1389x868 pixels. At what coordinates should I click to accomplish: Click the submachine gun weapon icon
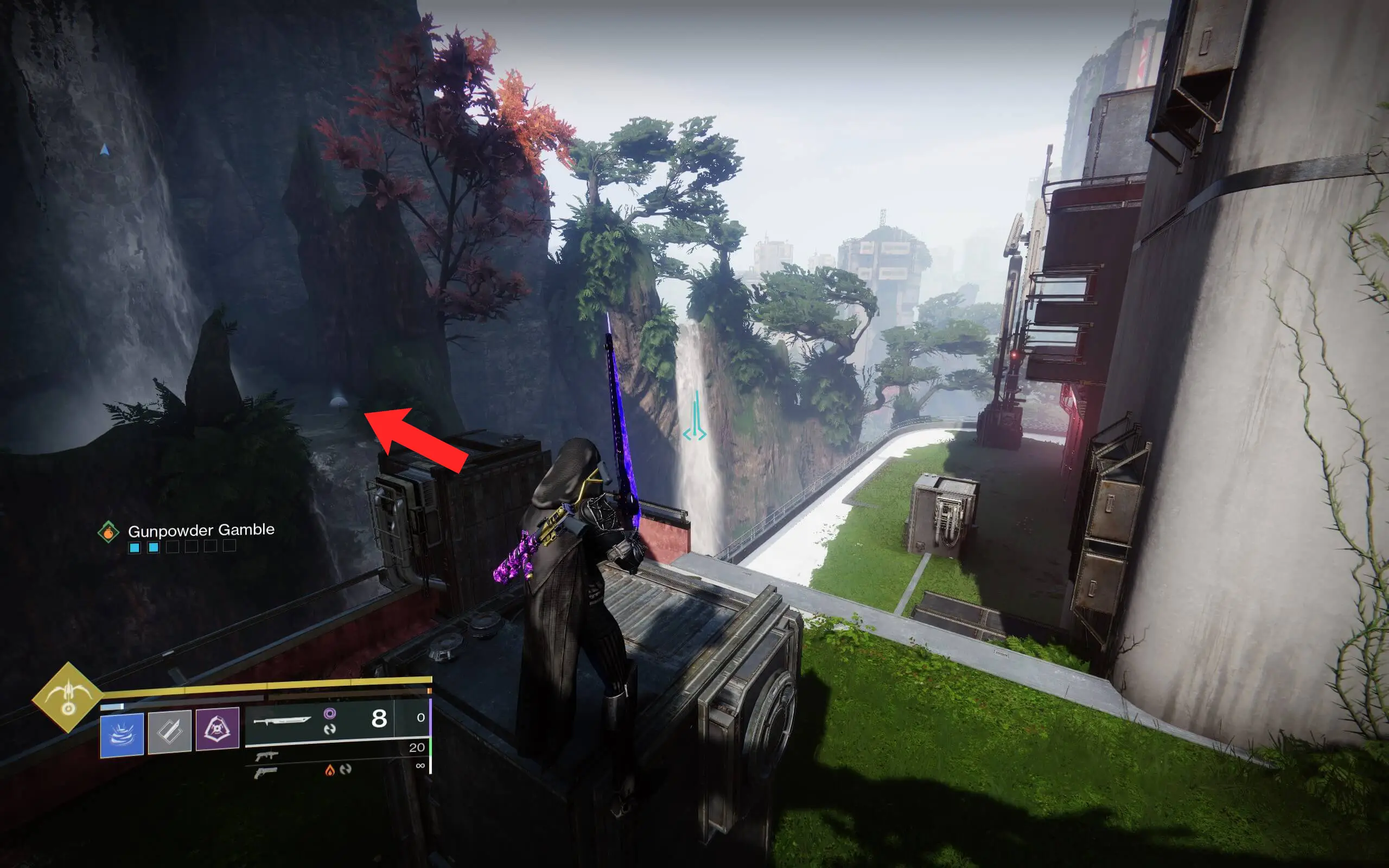click(267, 757)
